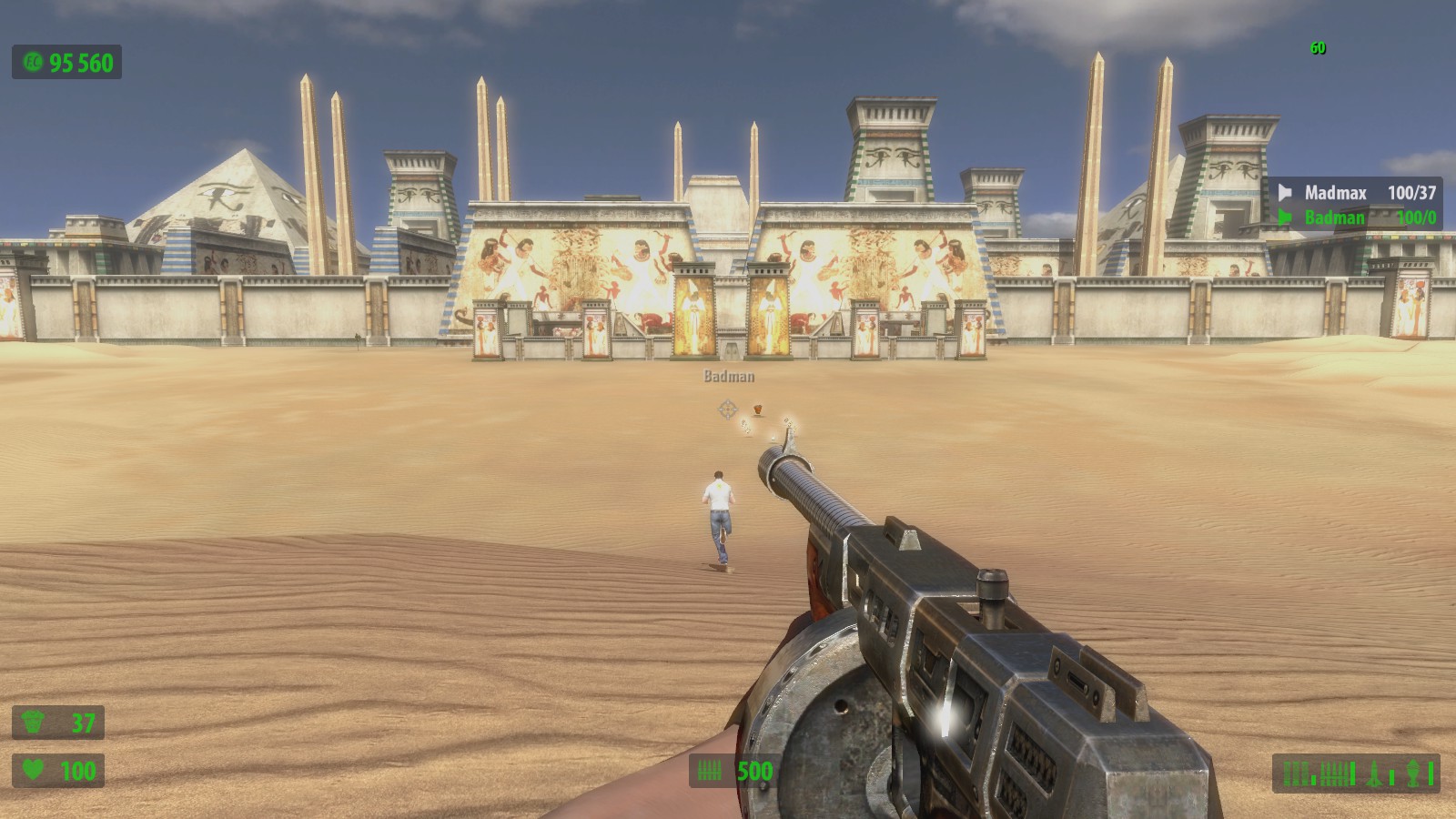The width and height of the screenshot is (1456, 819).
Task: Click the heart-shaped health icon
Action: tap(32, 769)
